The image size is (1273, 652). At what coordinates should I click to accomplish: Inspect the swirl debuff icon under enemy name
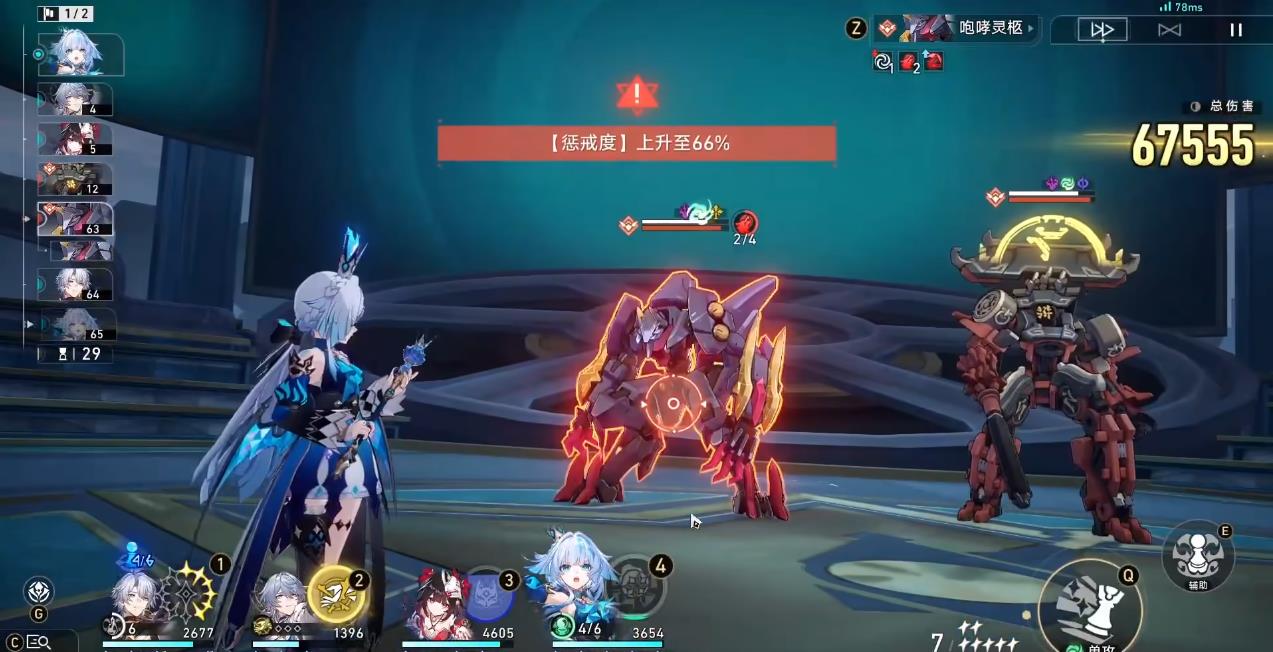882,62
